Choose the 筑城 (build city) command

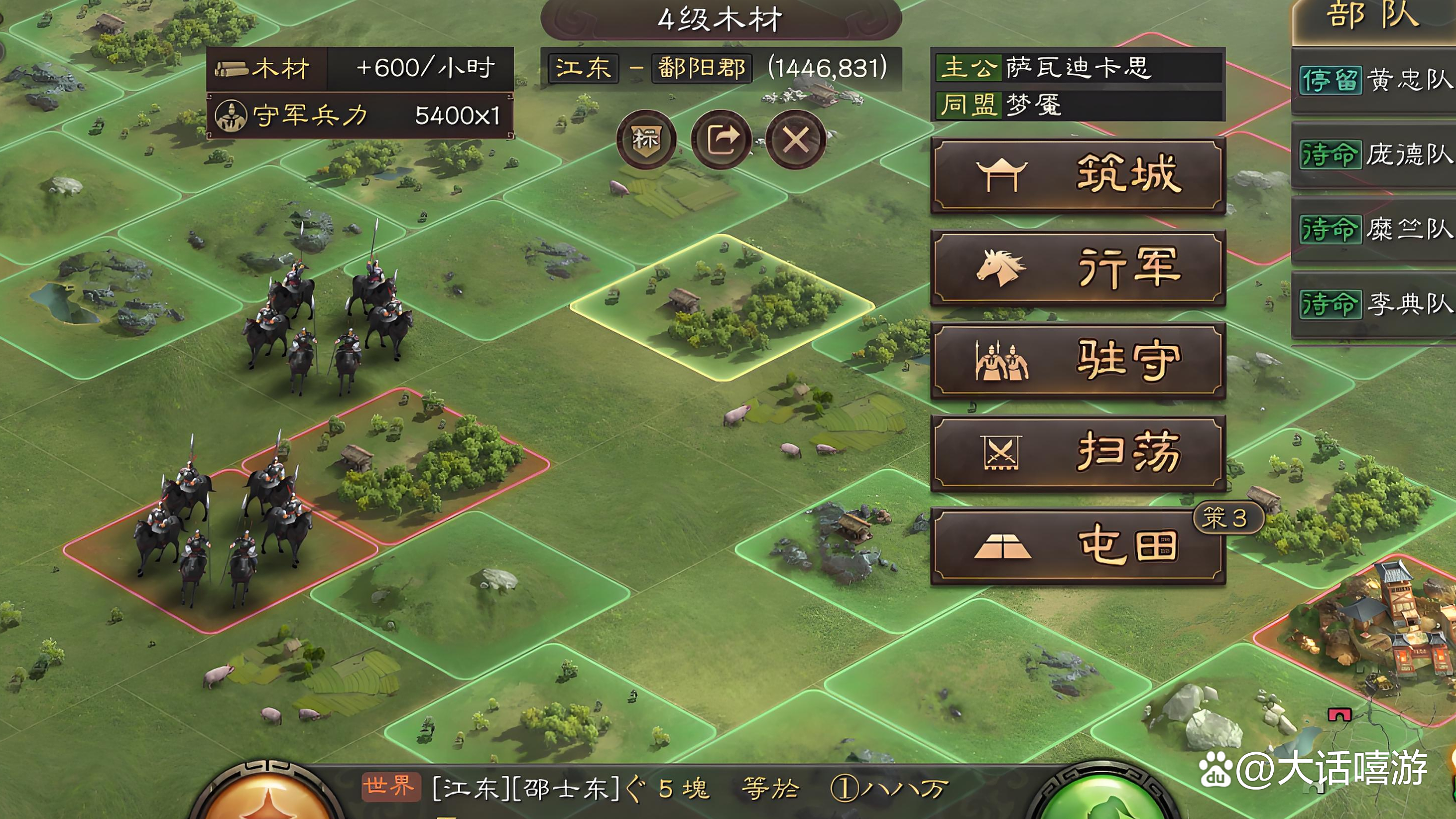[x=1077, y=175]
